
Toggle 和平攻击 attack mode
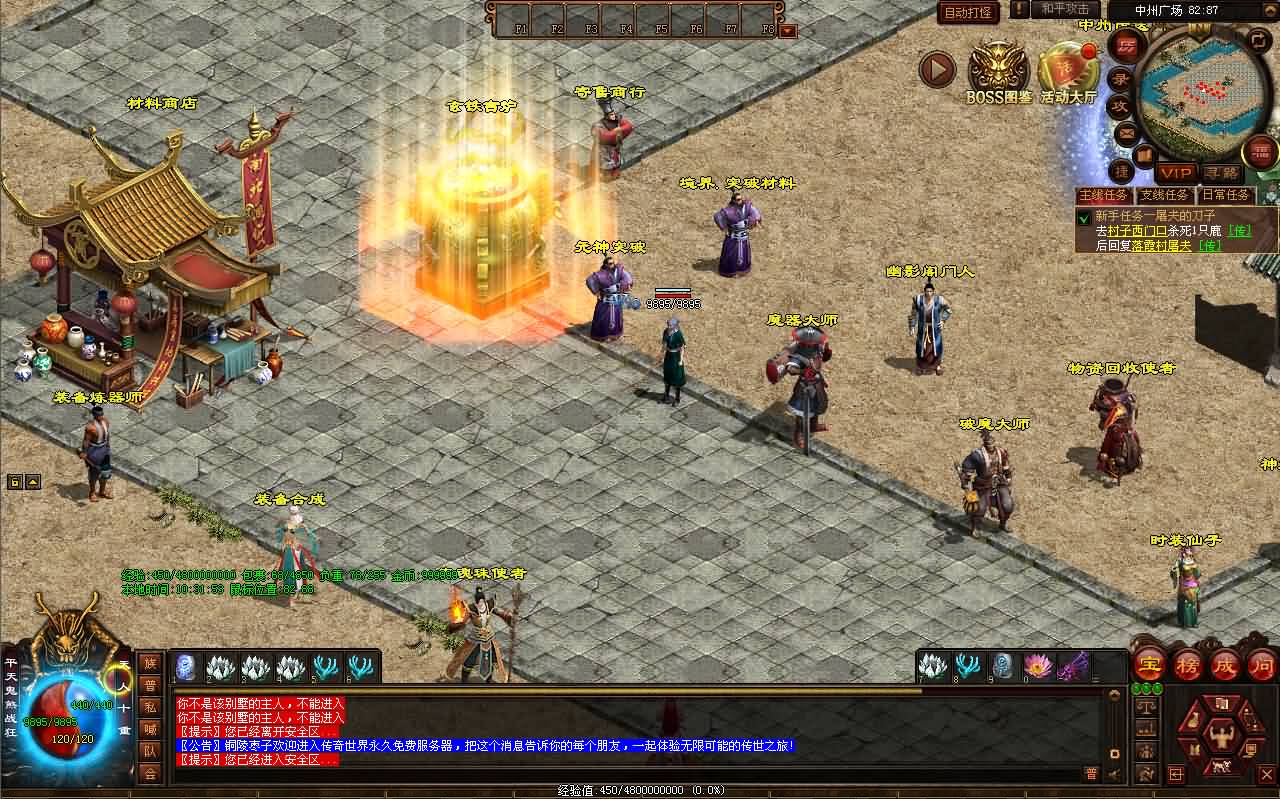(x=1065, y=10)
